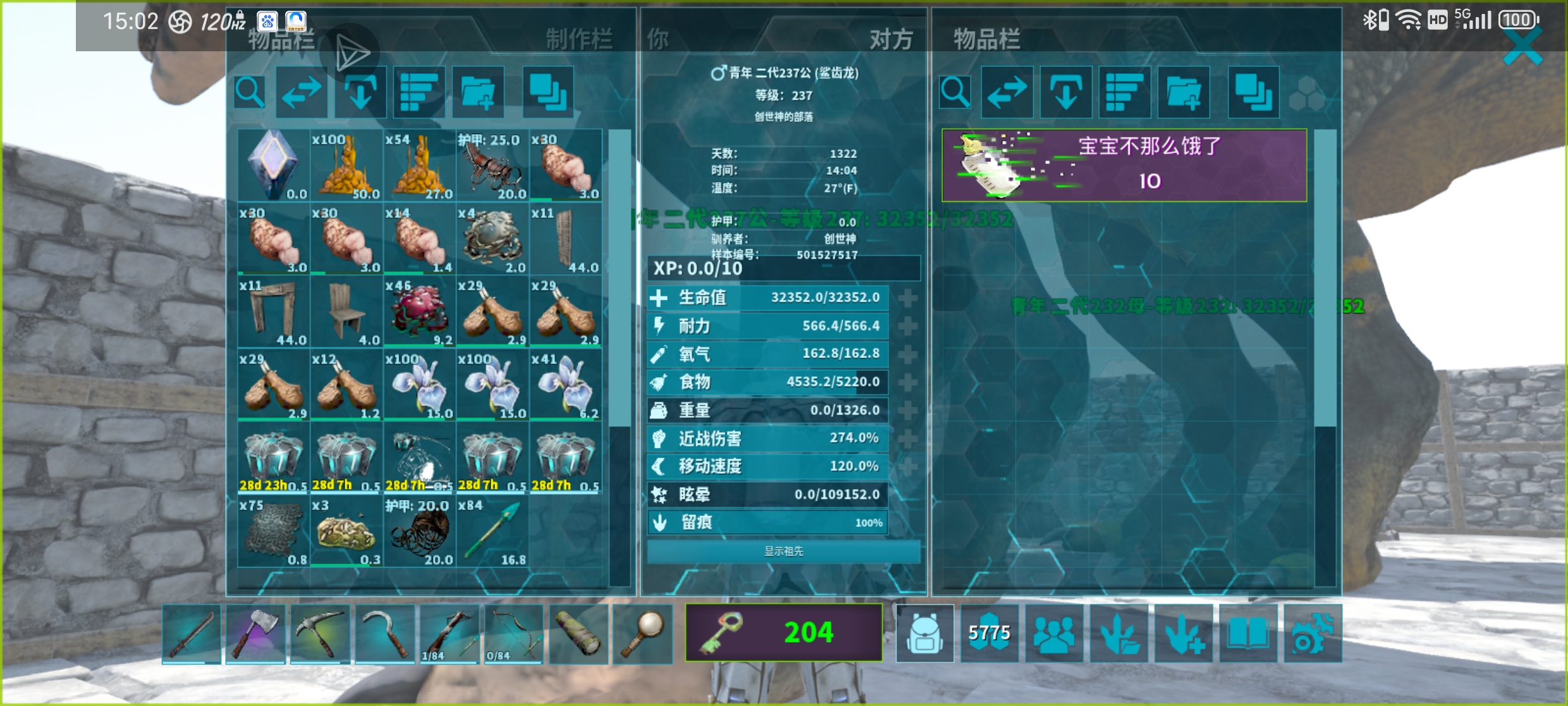Open the backpack inventory icon

tap(924, 633)
